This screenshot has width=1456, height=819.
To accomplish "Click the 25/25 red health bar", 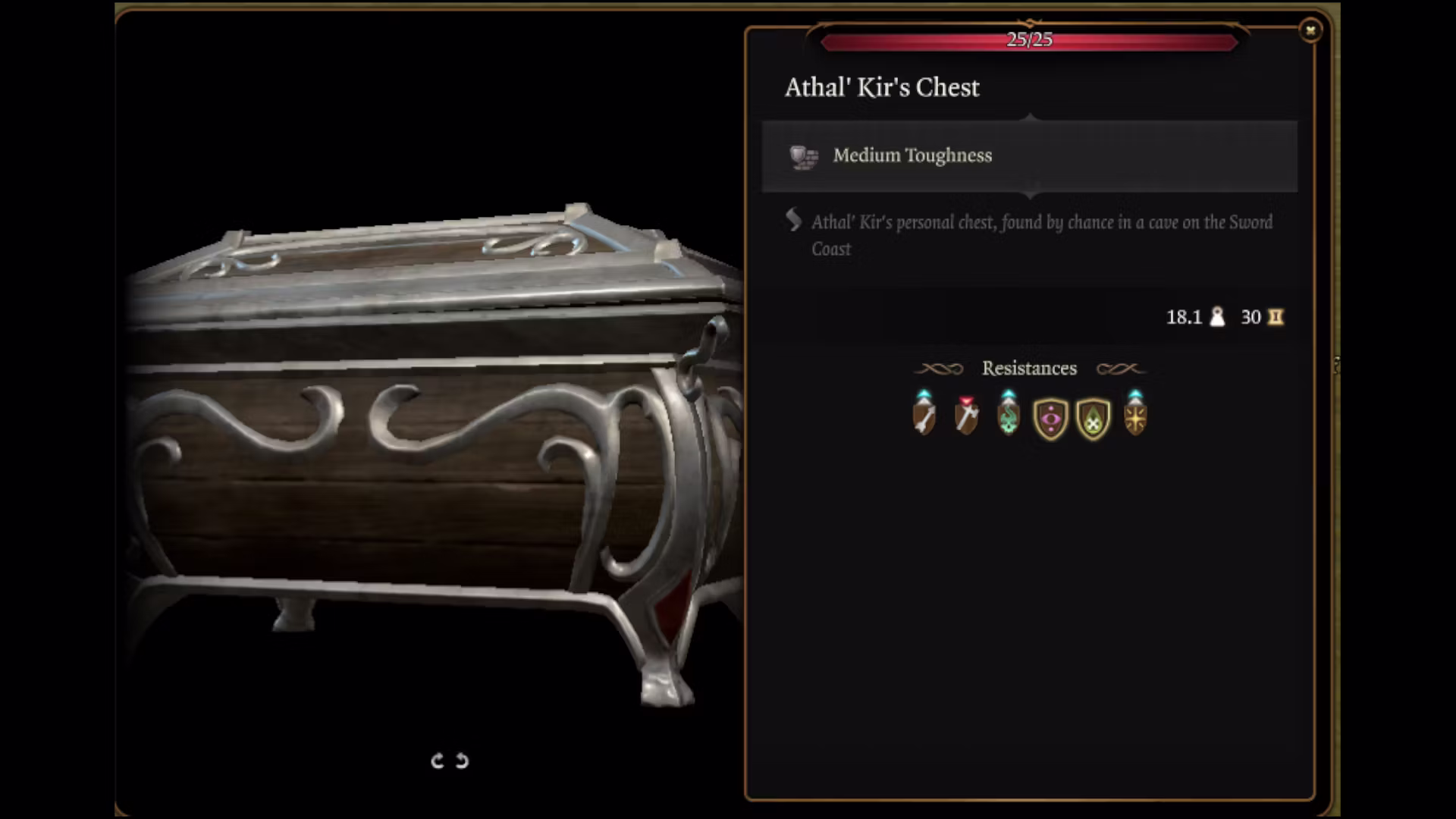I will pyautogui.click(x=1029, y=42).
